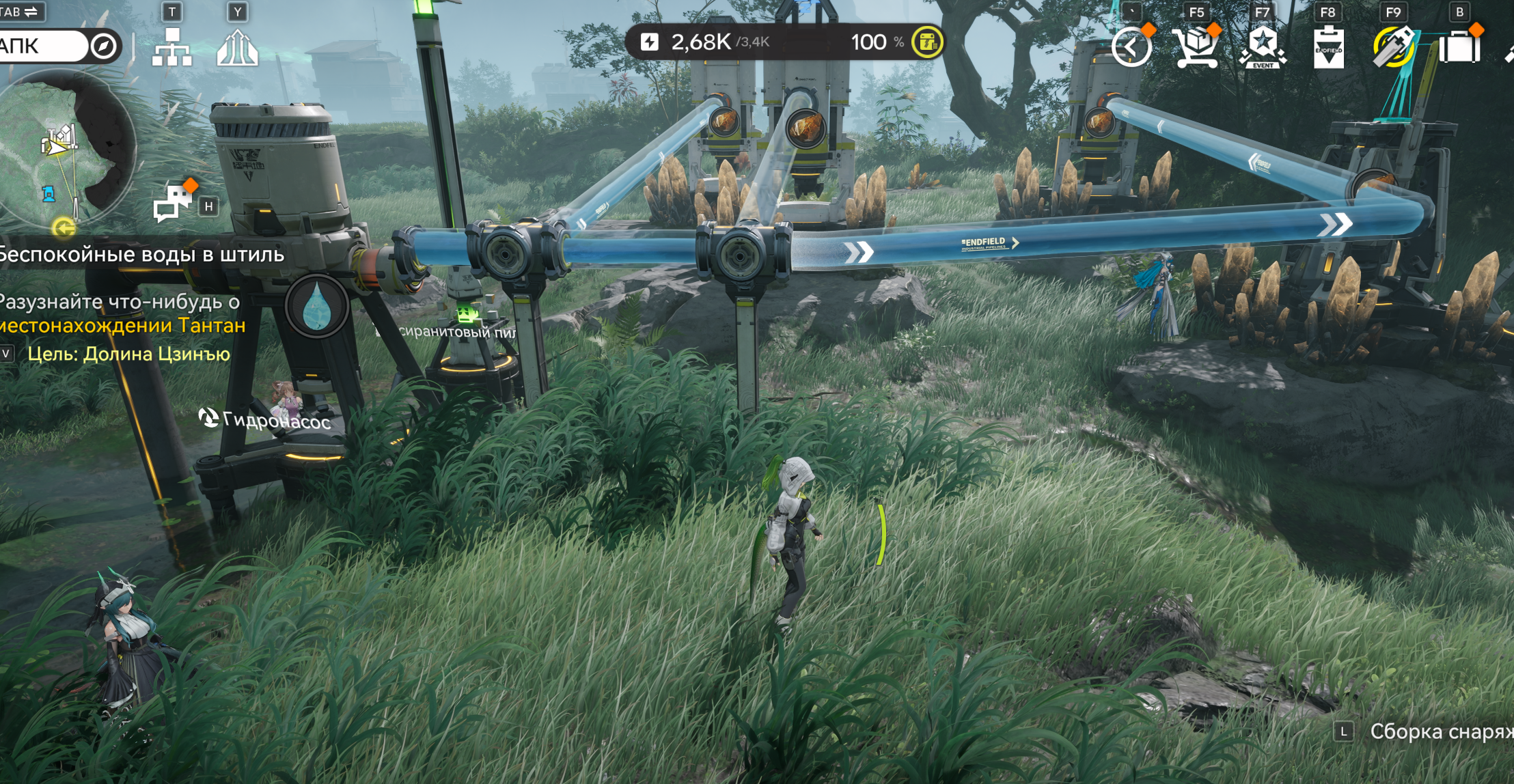1514x784 pixels.
Task: Click the yellow arrow quest marker
Action: click(64, 227)
